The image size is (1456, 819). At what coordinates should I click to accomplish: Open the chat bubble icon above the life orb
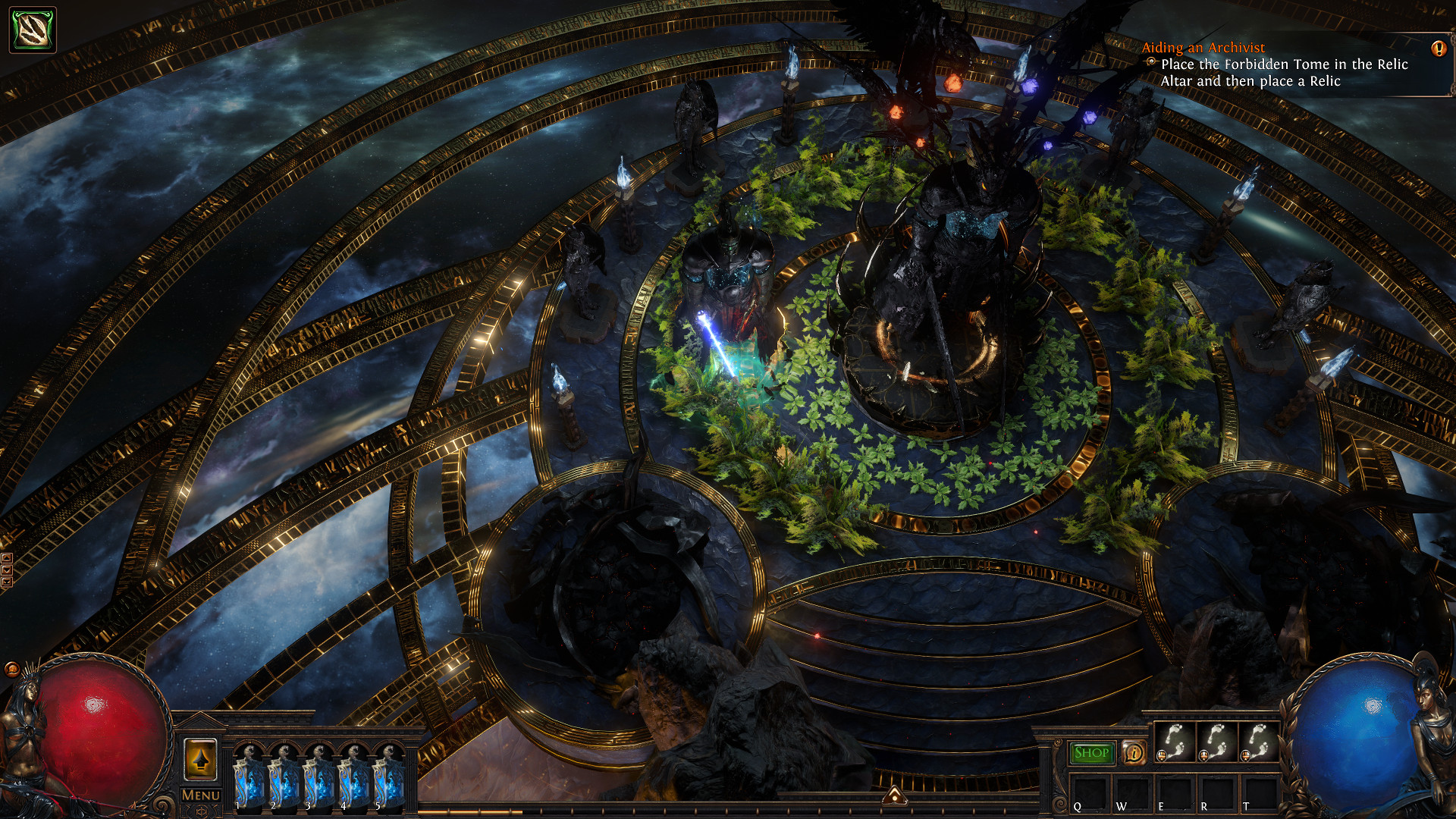tap(12, 669)
